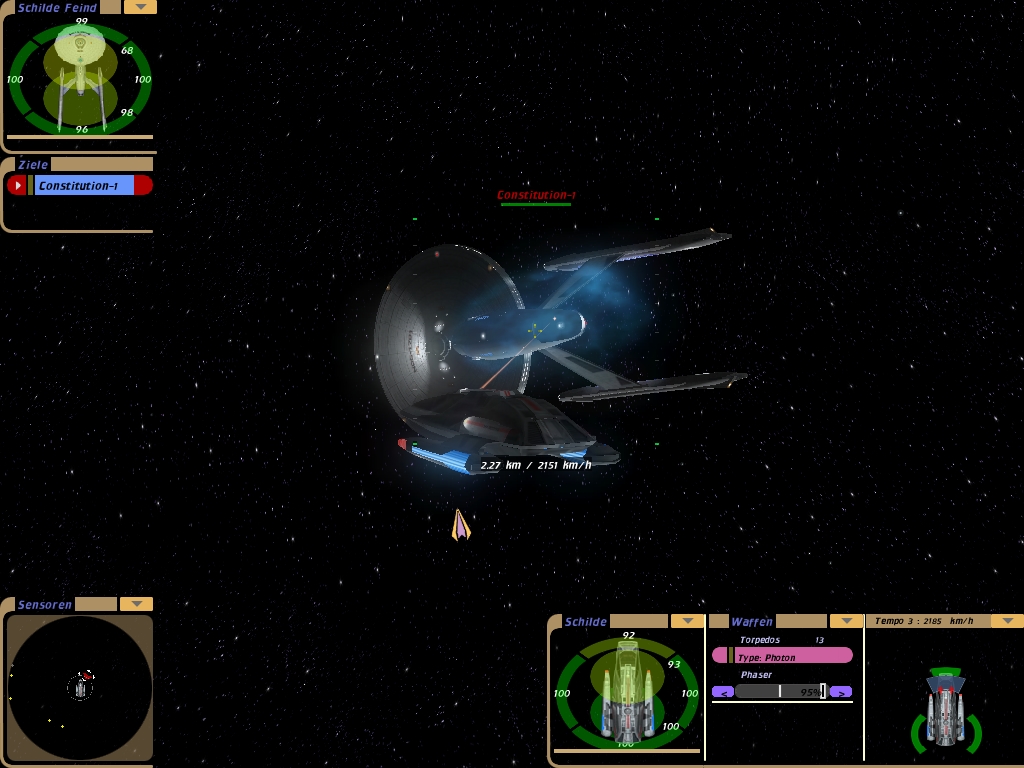1024x768 pixels.
Task: Click the Sensoren radar display
Action: pyautogui.click(x=80, y=687)
